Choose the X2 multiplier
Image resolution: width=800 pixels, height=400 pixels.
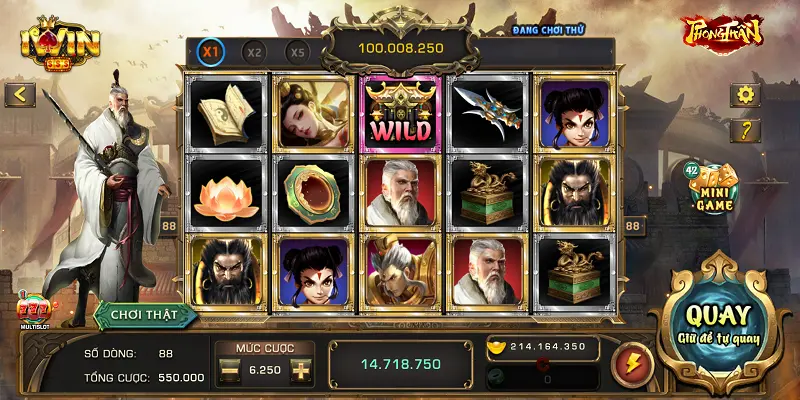255,51
